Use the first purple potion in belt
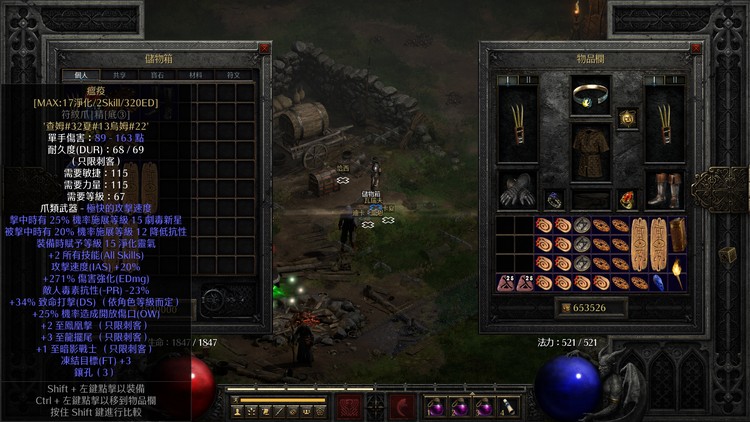The width and height of the screenshot is (750, 422). (436, 407)
